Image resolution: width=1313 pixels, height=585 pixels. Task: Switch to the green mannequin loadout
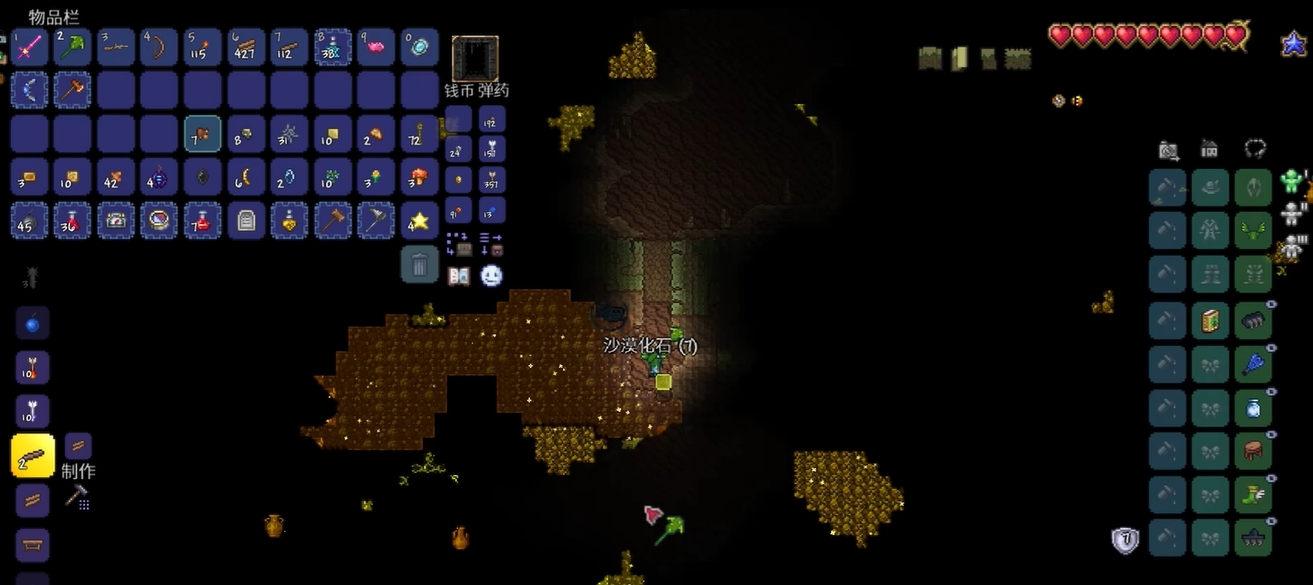click(x=1291, y=182)
